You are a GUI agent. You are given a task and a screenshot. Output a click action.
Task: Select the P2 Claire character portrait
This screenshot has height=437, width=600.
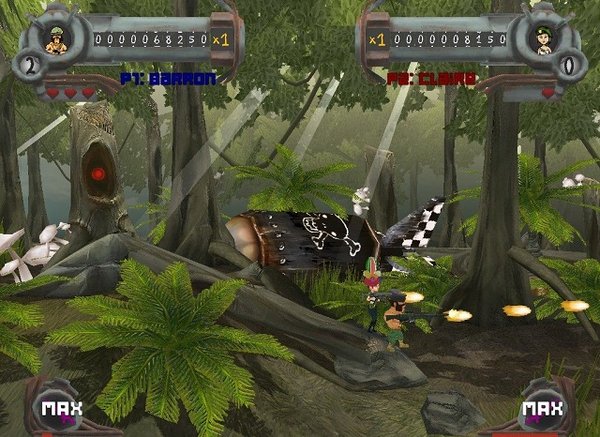544,40
